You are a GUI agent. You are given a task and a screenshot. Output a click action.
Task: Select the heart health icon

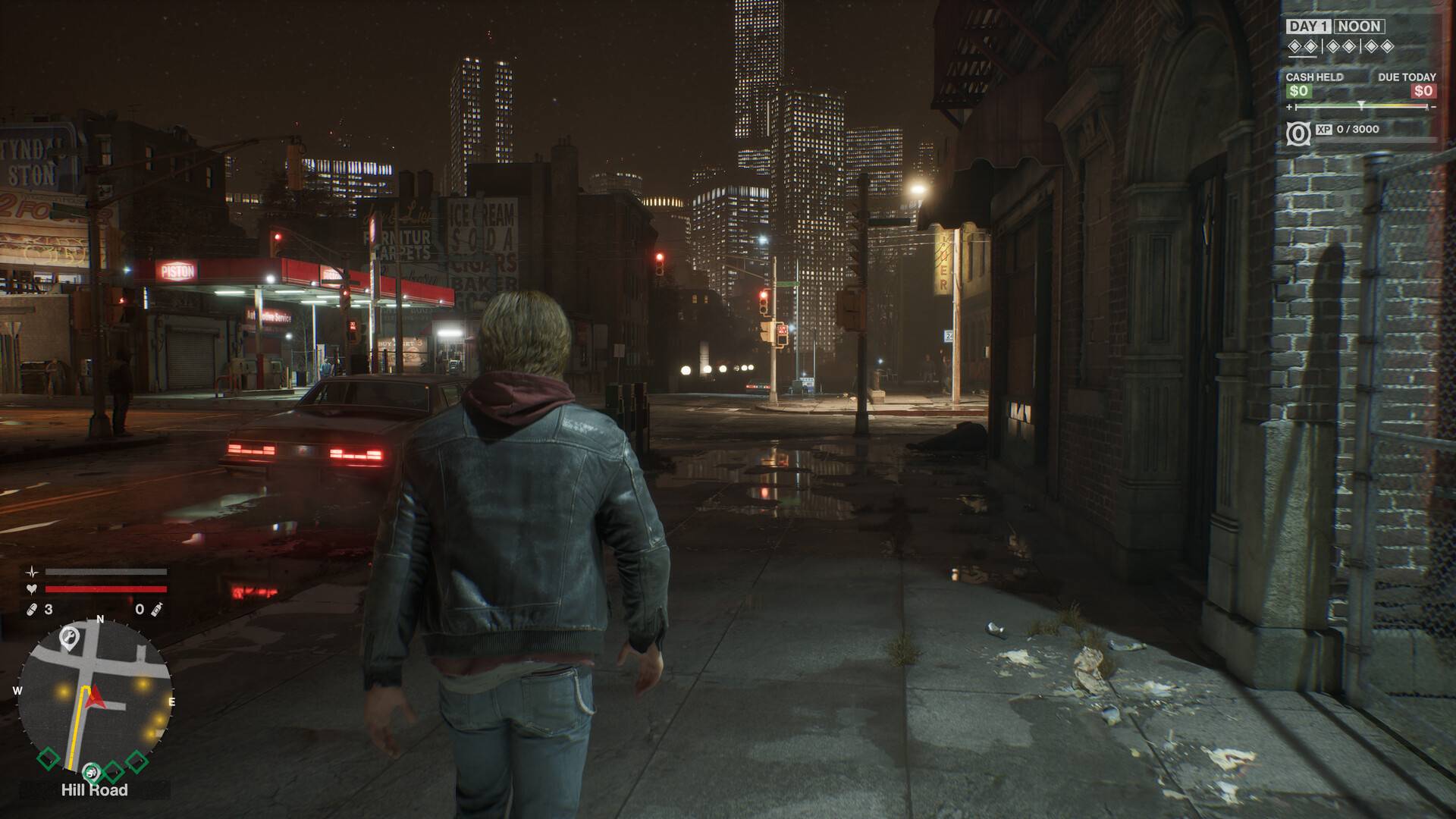click(32, 589)
